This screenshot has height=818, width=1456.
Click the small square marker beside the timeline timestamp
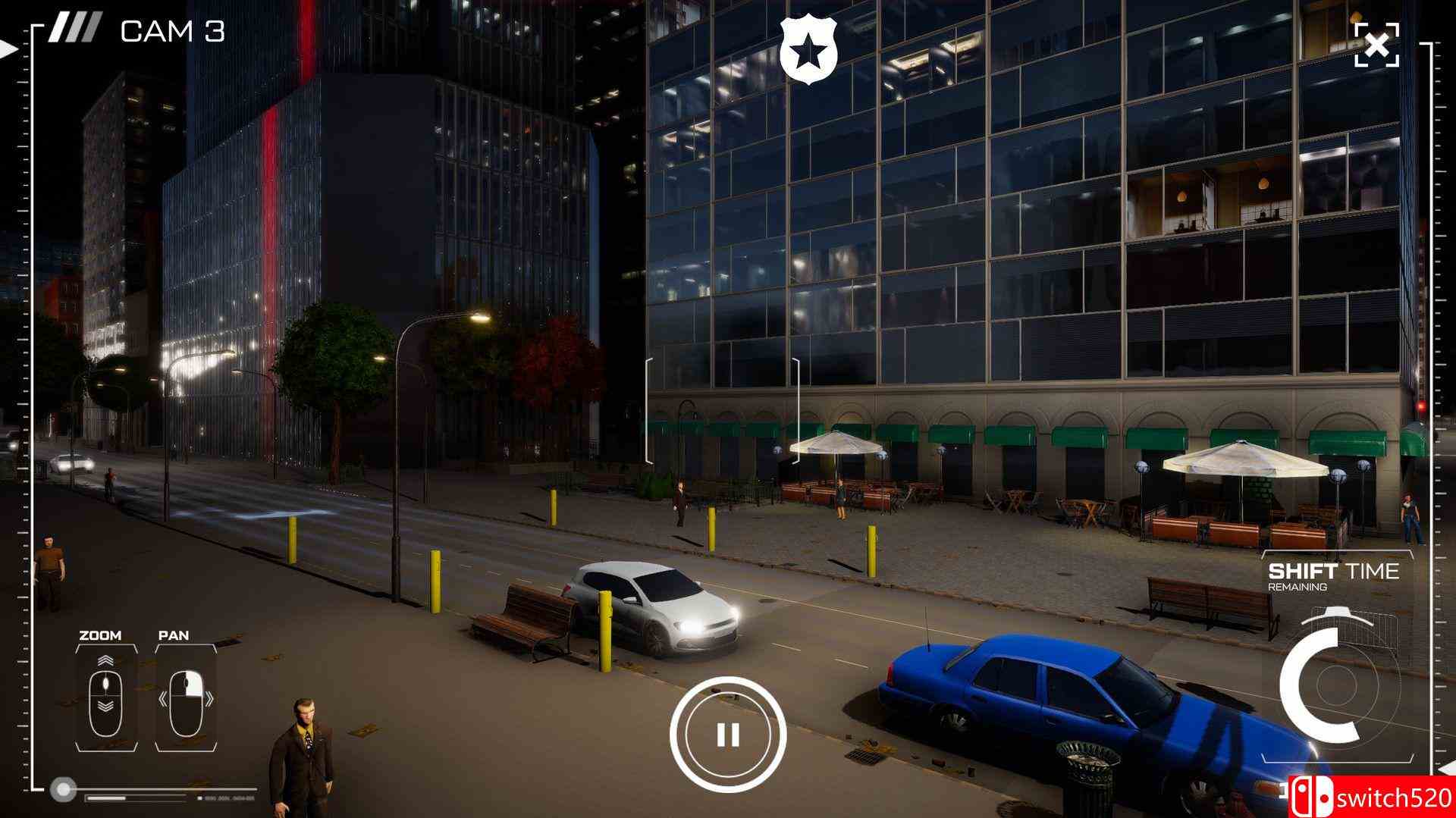click(199, 798)
